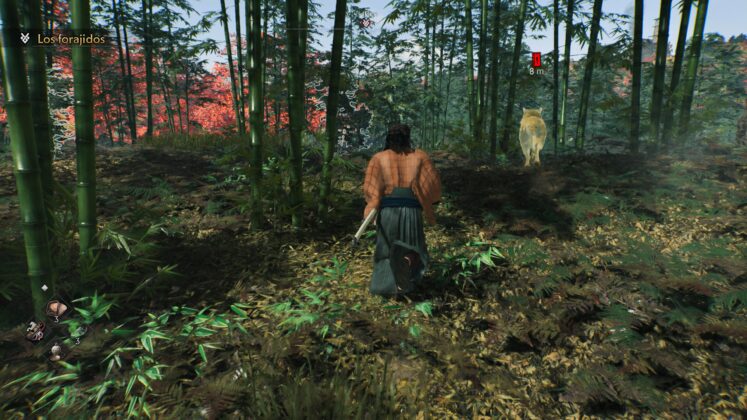Screen dimensions: 747x420
Task: Select the red objective waypoint marker
Action: click(x=536, y=59)
